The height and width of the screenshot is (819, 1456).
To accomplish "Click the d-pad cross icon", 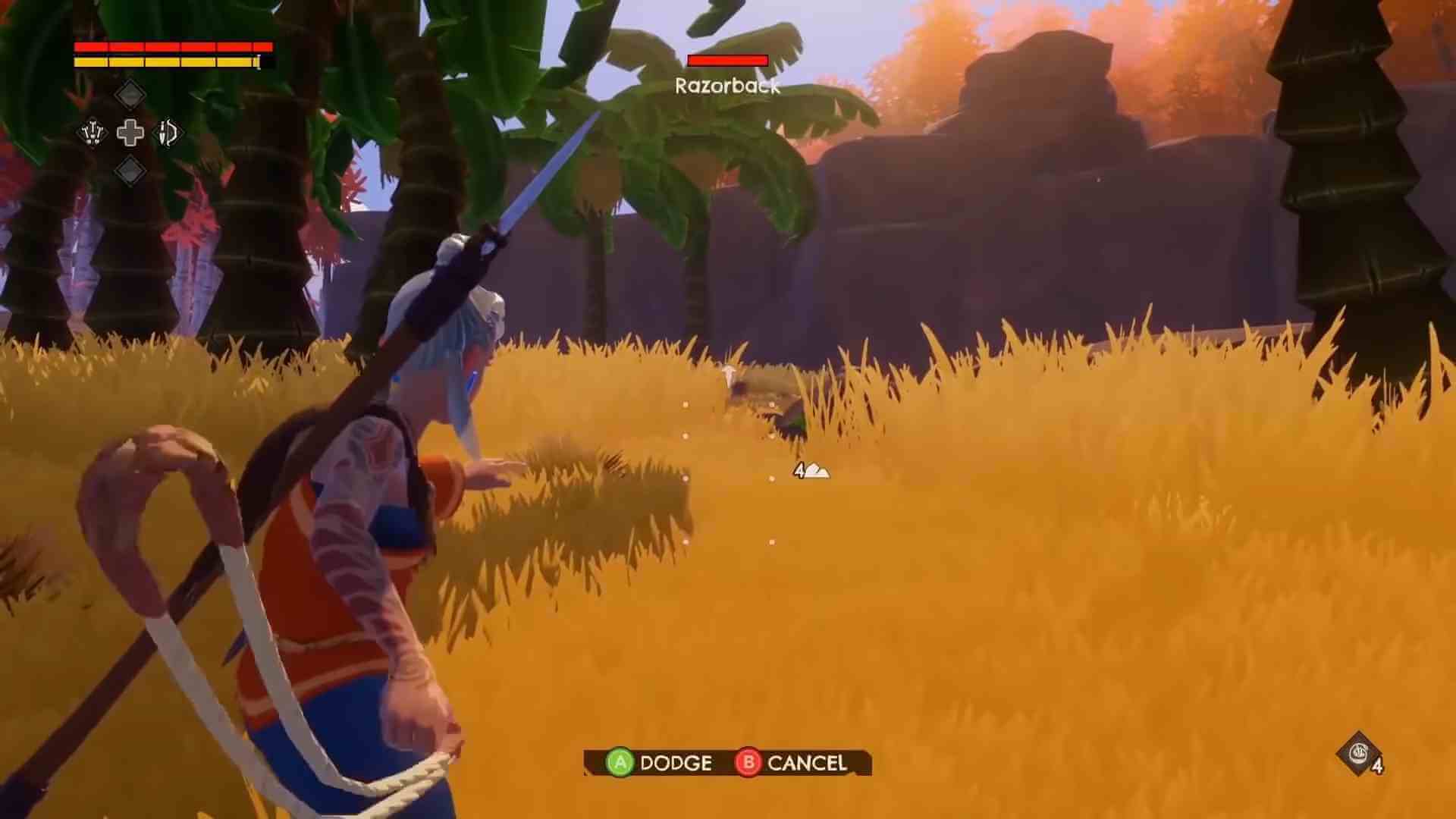I will point(130,133).
